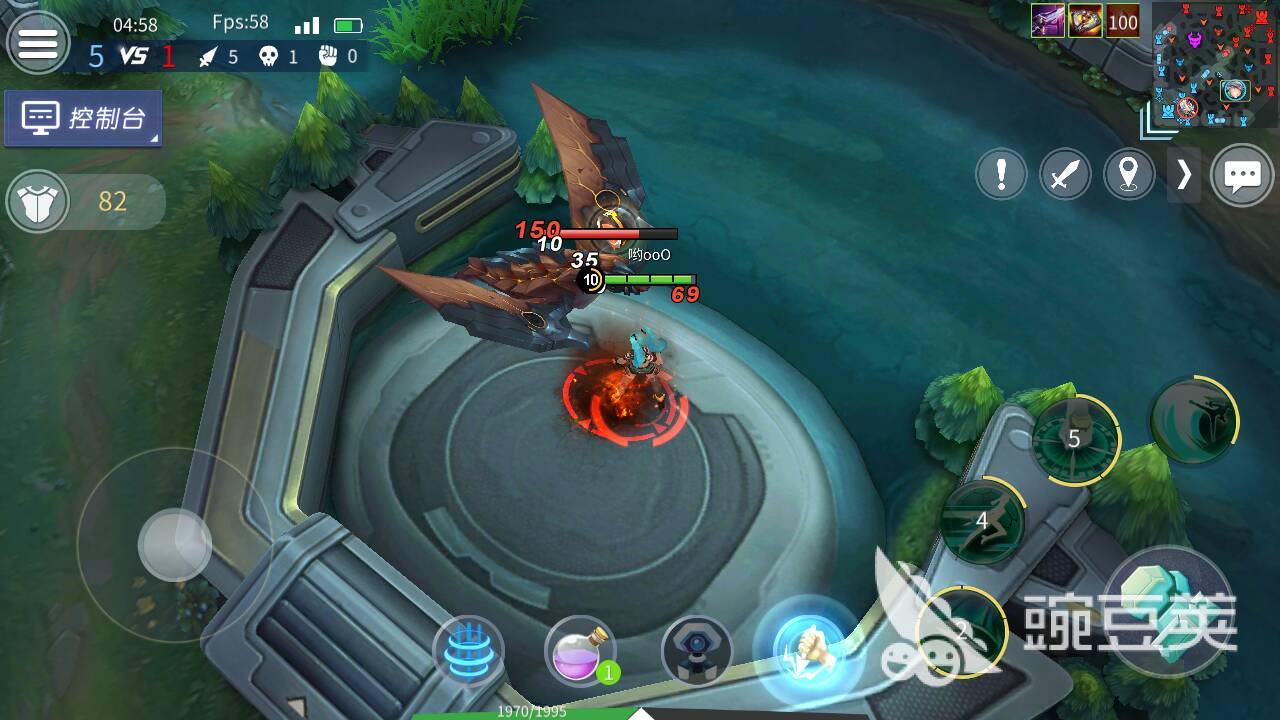
Task: Expand the signal bar with the arrow
Action: click(1184, 176)
